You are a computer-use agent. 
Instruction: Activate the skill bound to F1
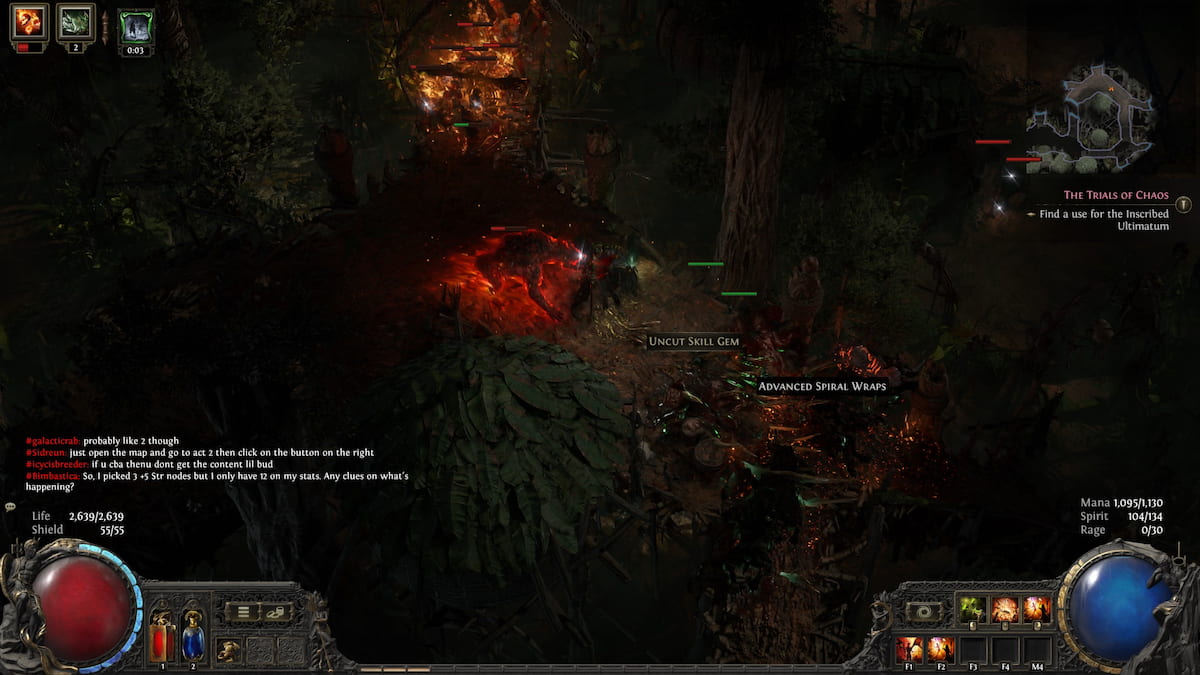pyautogui.click(x=909, y=648)
